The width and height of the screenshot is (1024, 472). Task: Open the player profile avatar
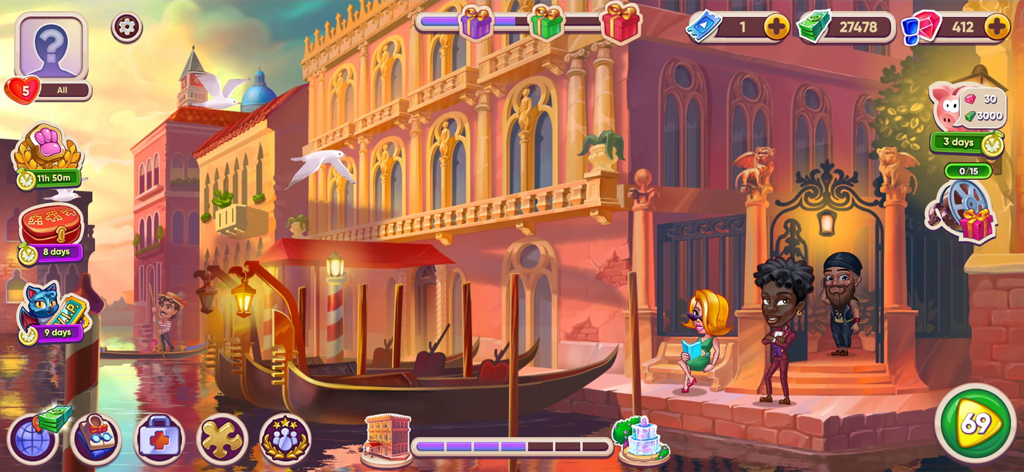tap(51, 46)
